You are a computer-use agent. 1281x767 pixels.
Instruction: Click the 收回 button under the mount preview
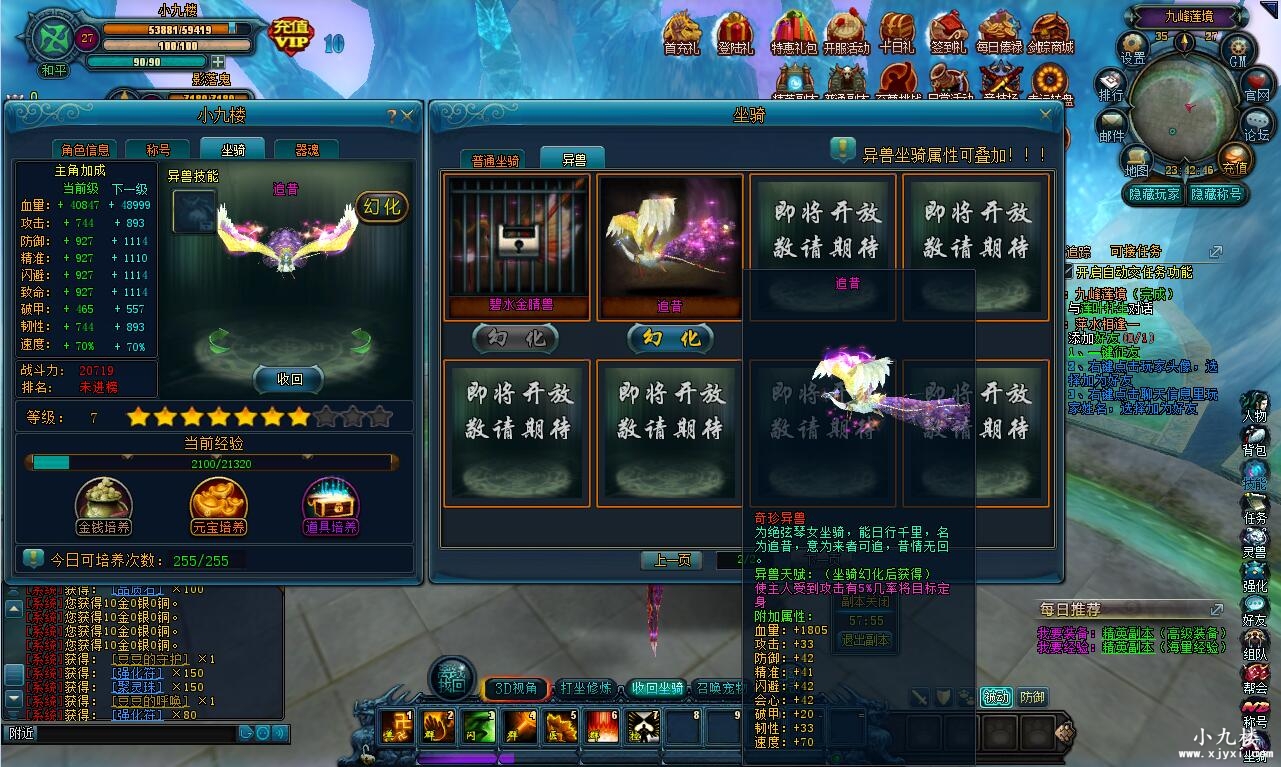coord(289,379)
